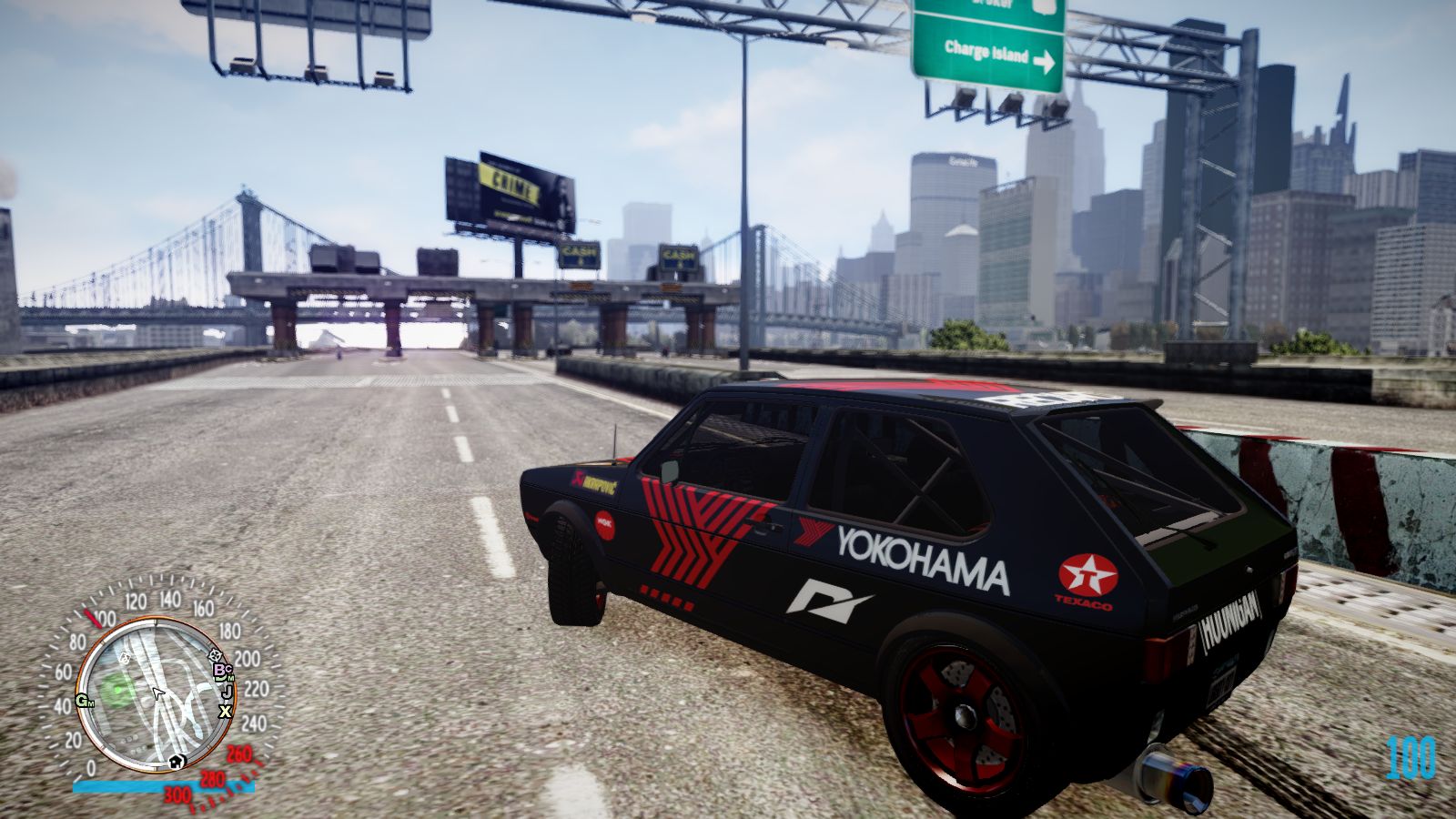1456x819 pixels.
Task: Click the green G mission marker
Action: [x=82, y=700]
